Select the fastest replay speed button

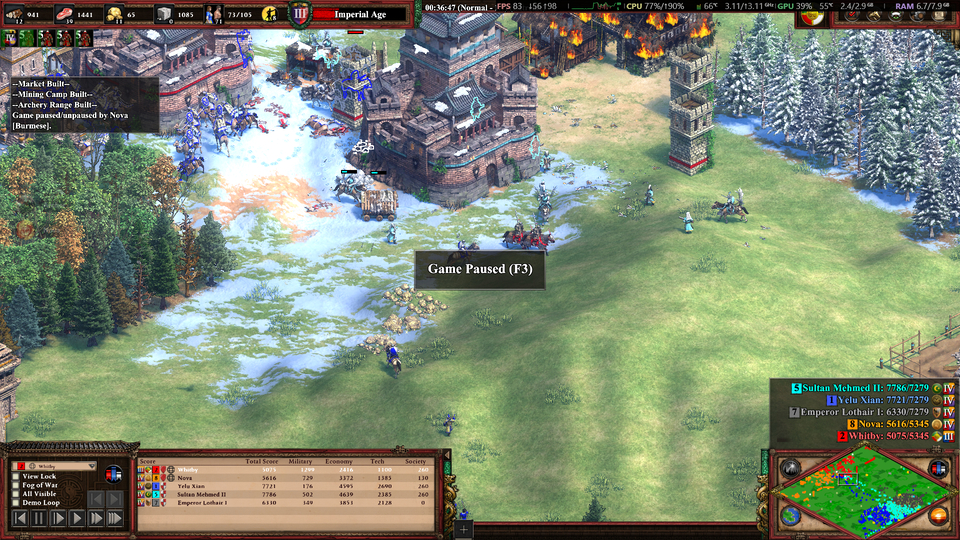coord(115,518)
